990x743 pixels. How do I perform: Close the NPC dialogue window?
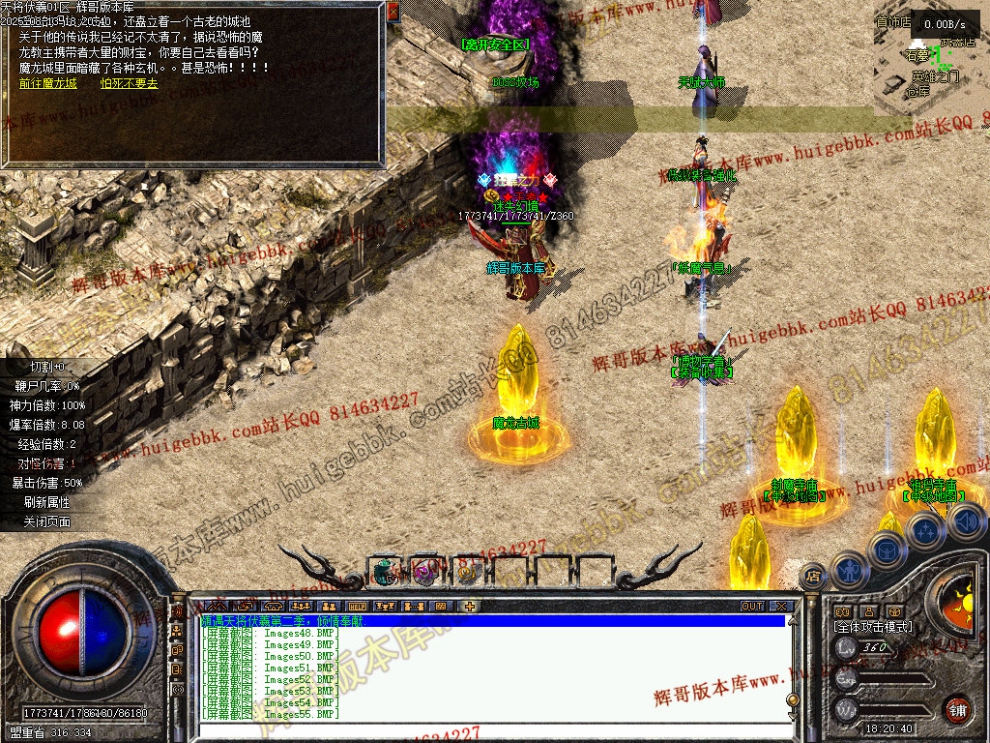click(x=393, y=11)
